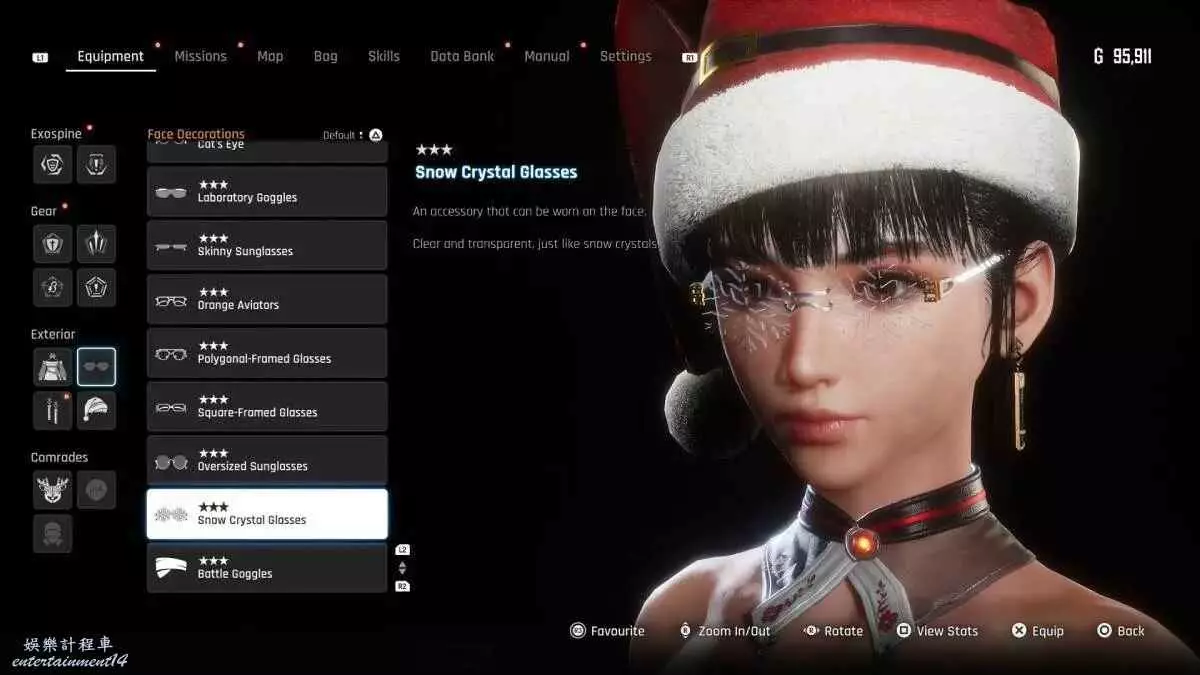The height and width of the screenshot is (675, 1200).
Task: Choose Polygonal-Framed Glasses
Action: [x=267, y=353]
